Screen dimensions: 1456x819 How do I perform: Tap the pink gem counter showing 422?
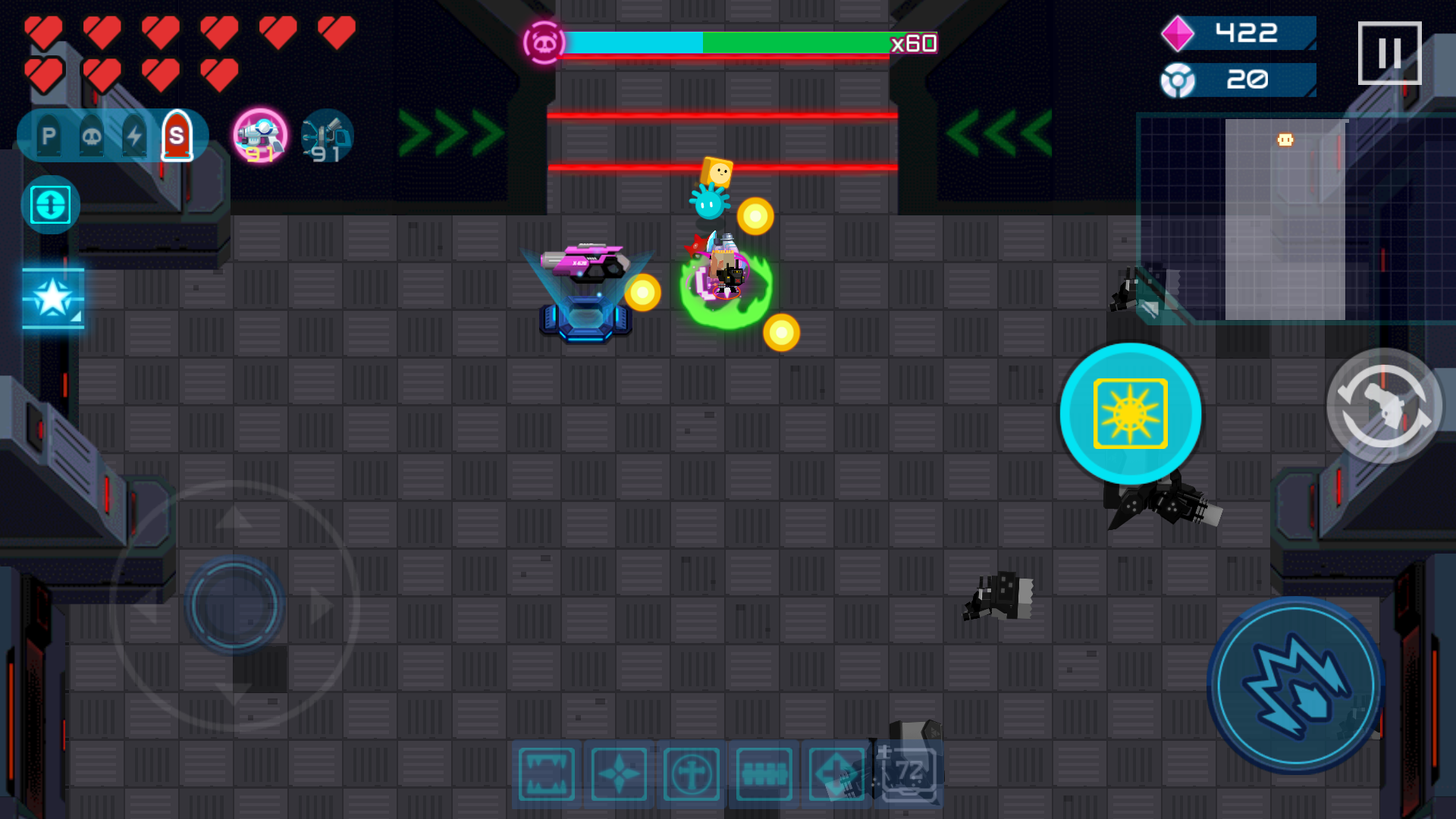pyautogui.click(x=1236, y=33)
